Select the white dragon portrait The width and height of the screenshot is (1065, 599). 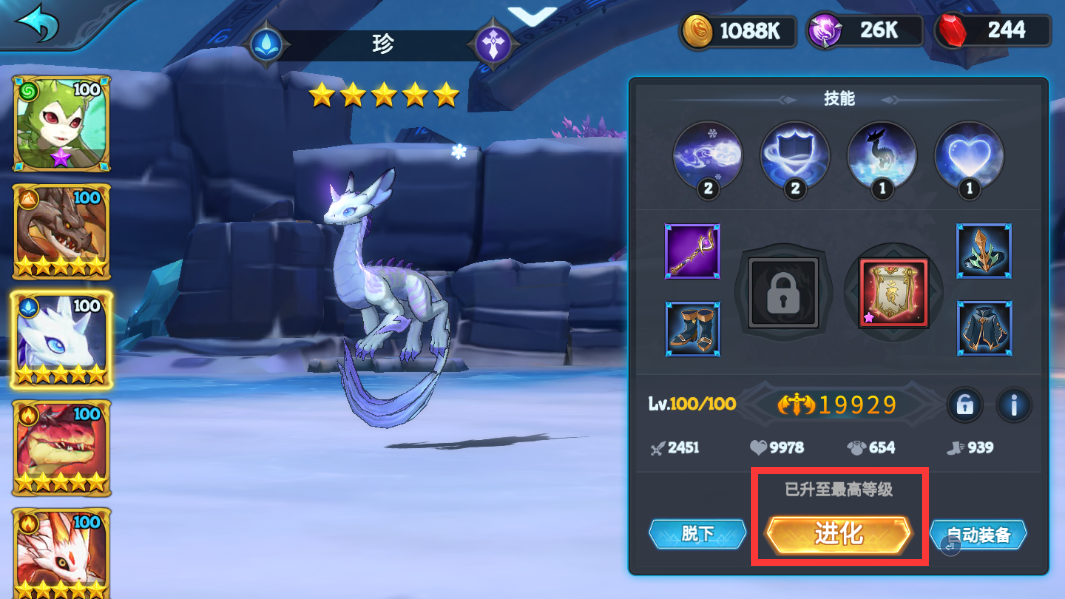pyautogui.click(x=62, y=340)
